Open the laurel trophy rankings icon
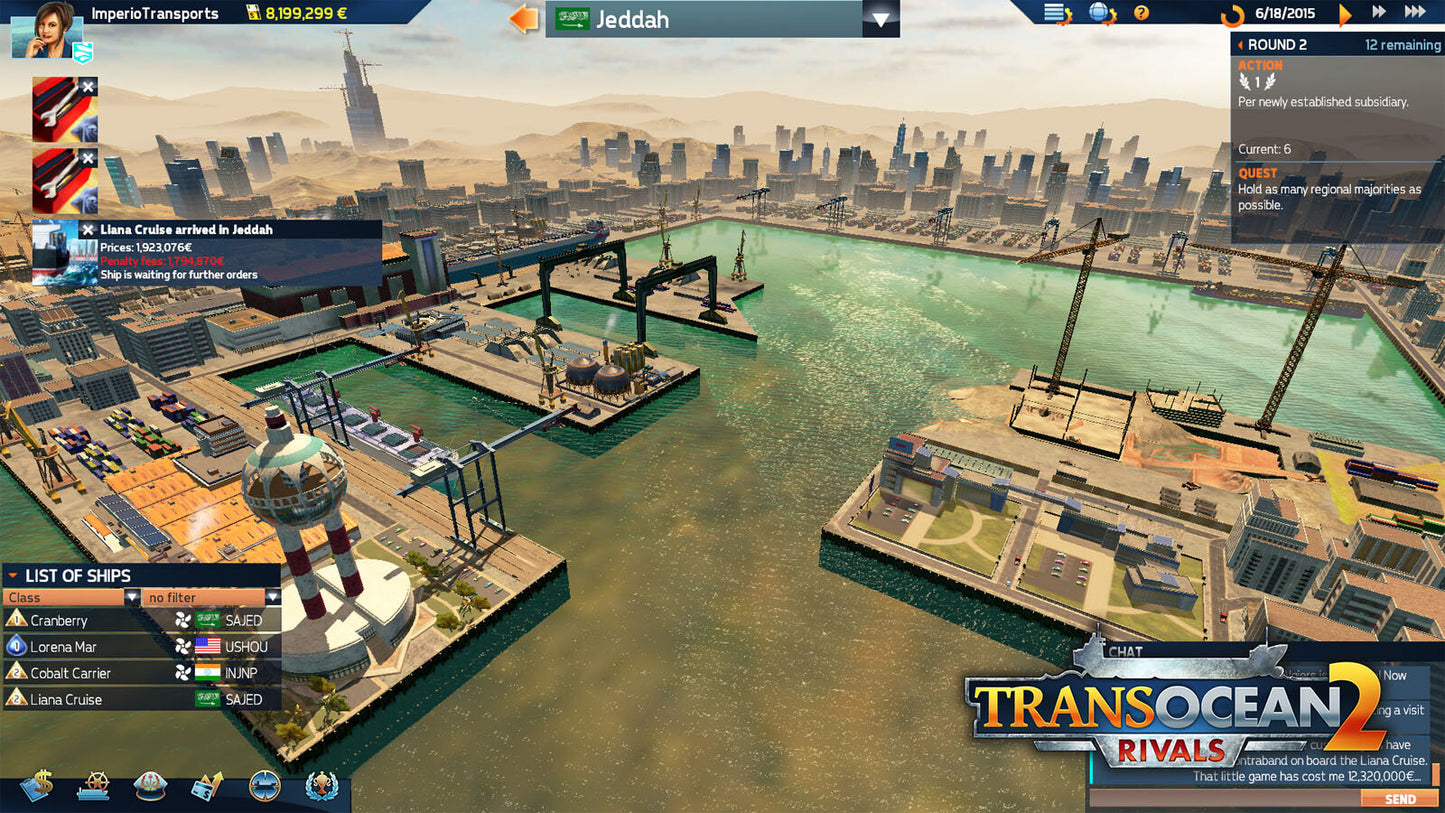This screenshot has height=813, width=1445. click(320, 787)
